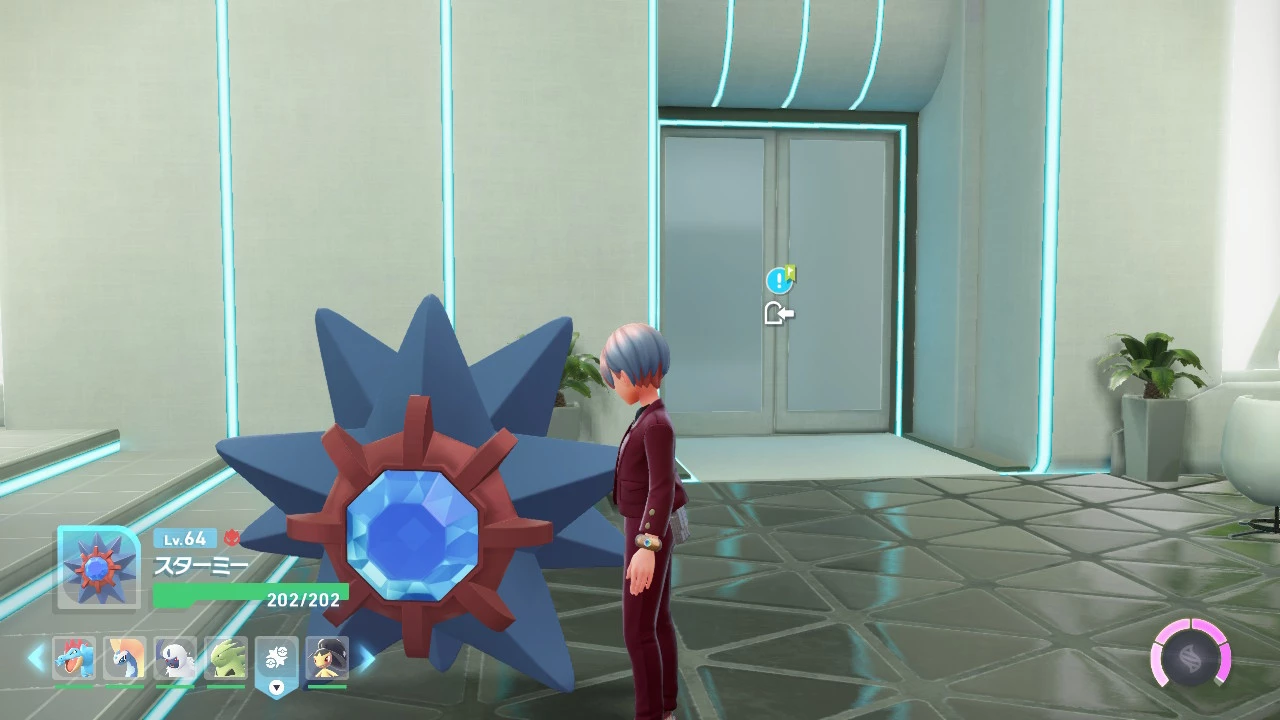The height and width of the screenshot is (720, 1280).
Task: Select the white exit-door icon
Action: (779, 314)
